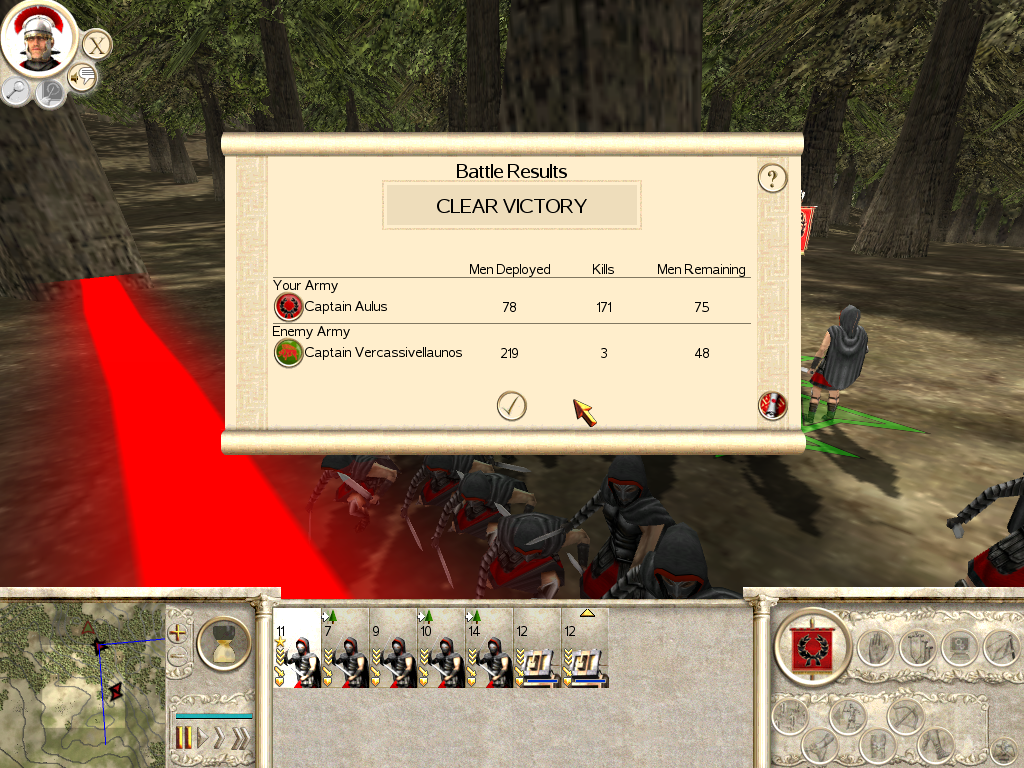1024x768 pixels.
Task: Click the advisor portrait
Action: click(x=39, y=40)
